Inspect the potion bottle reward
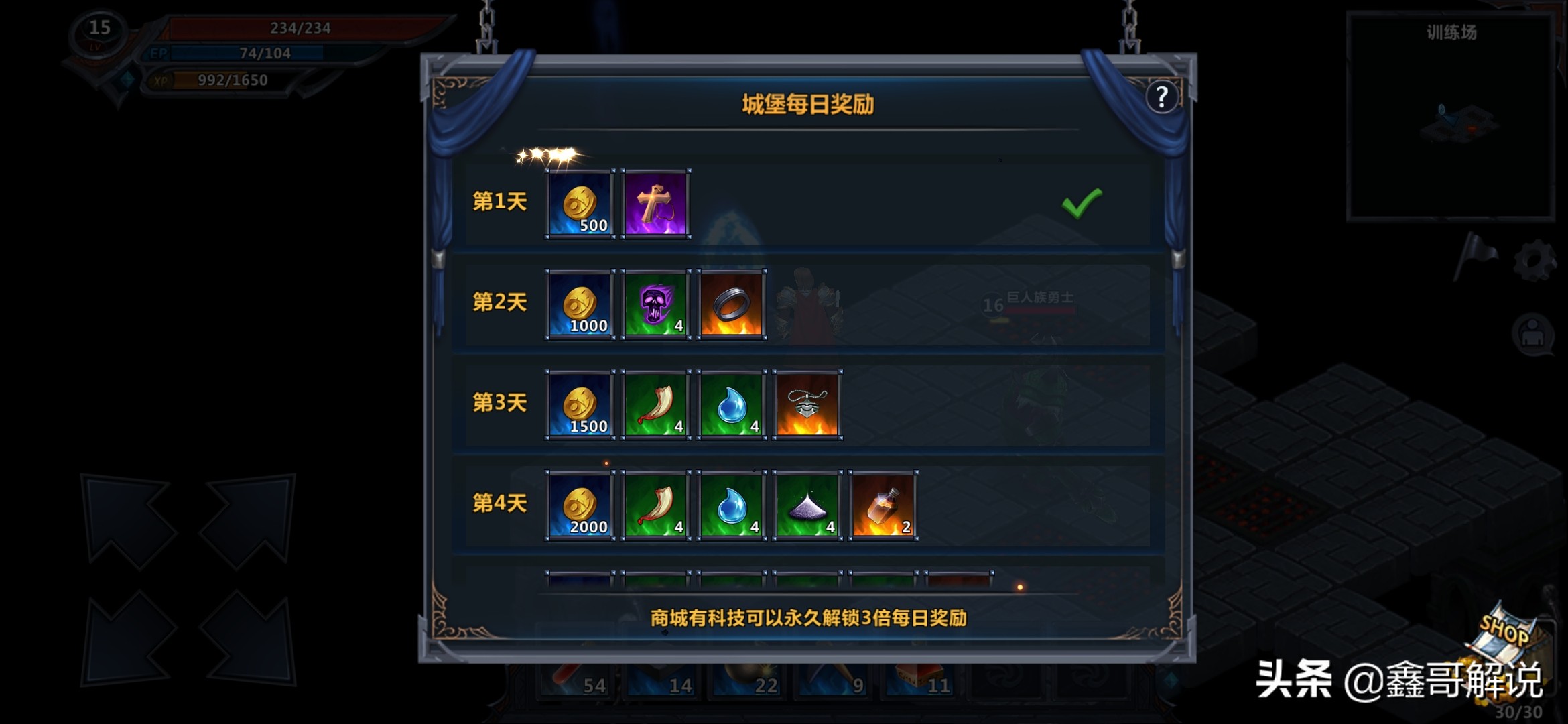Viewport: 1568px width, 724px height. 883,505
